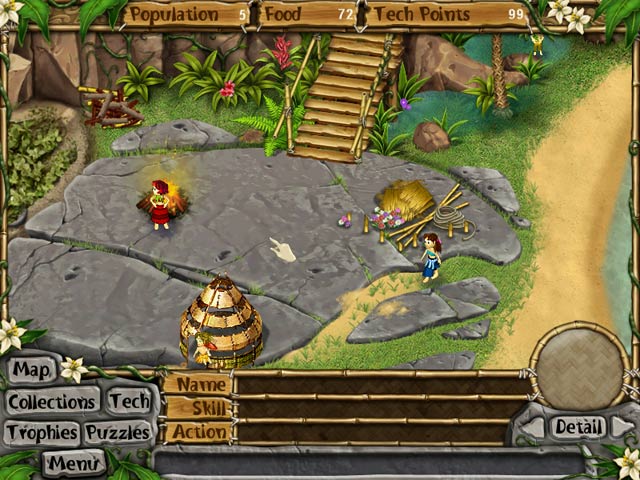640x480 pixels.
Task: Open the Collections screen
Action: click(x=52, y=402)
